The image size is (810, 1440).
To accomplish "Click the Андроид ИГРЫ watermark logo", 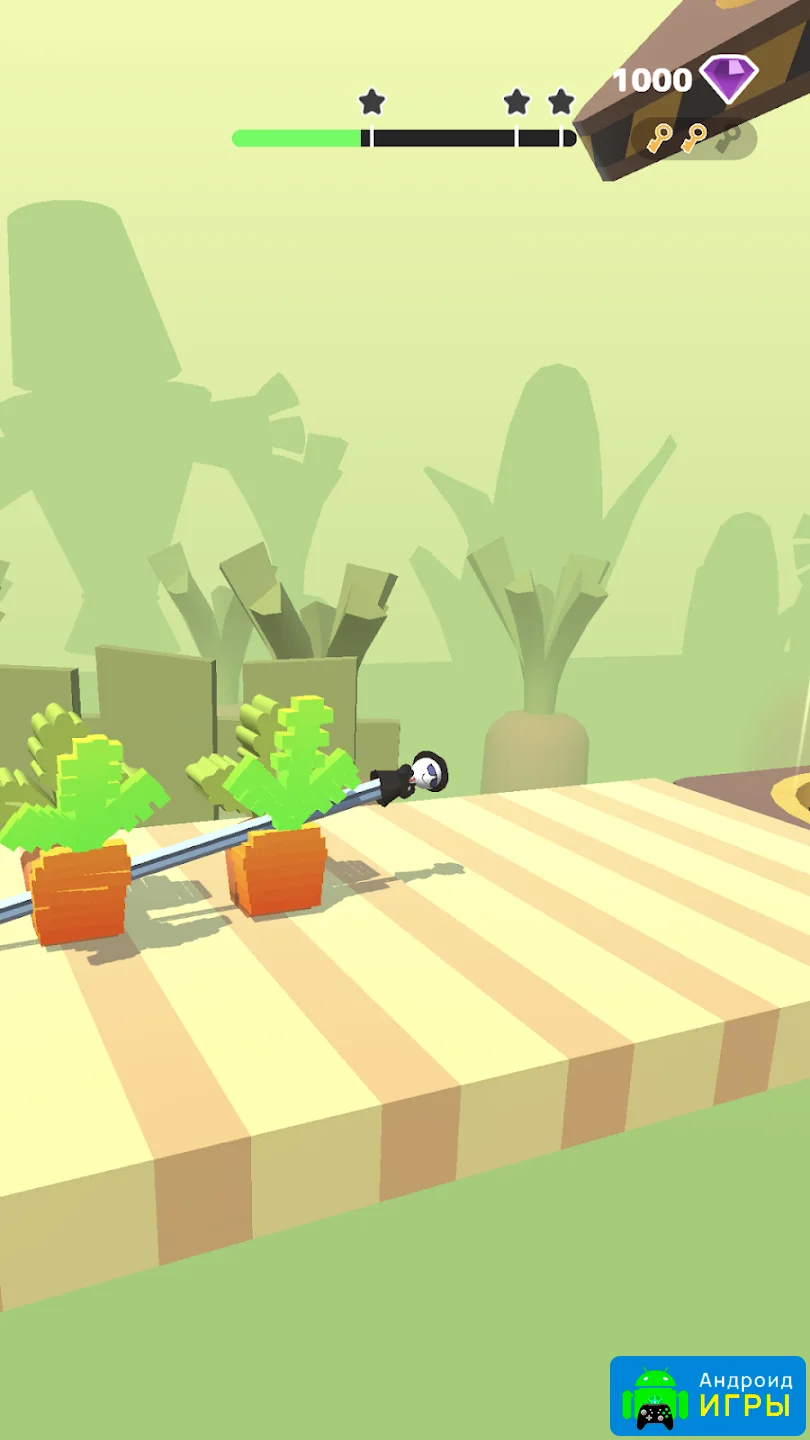I will (708, 1393).
